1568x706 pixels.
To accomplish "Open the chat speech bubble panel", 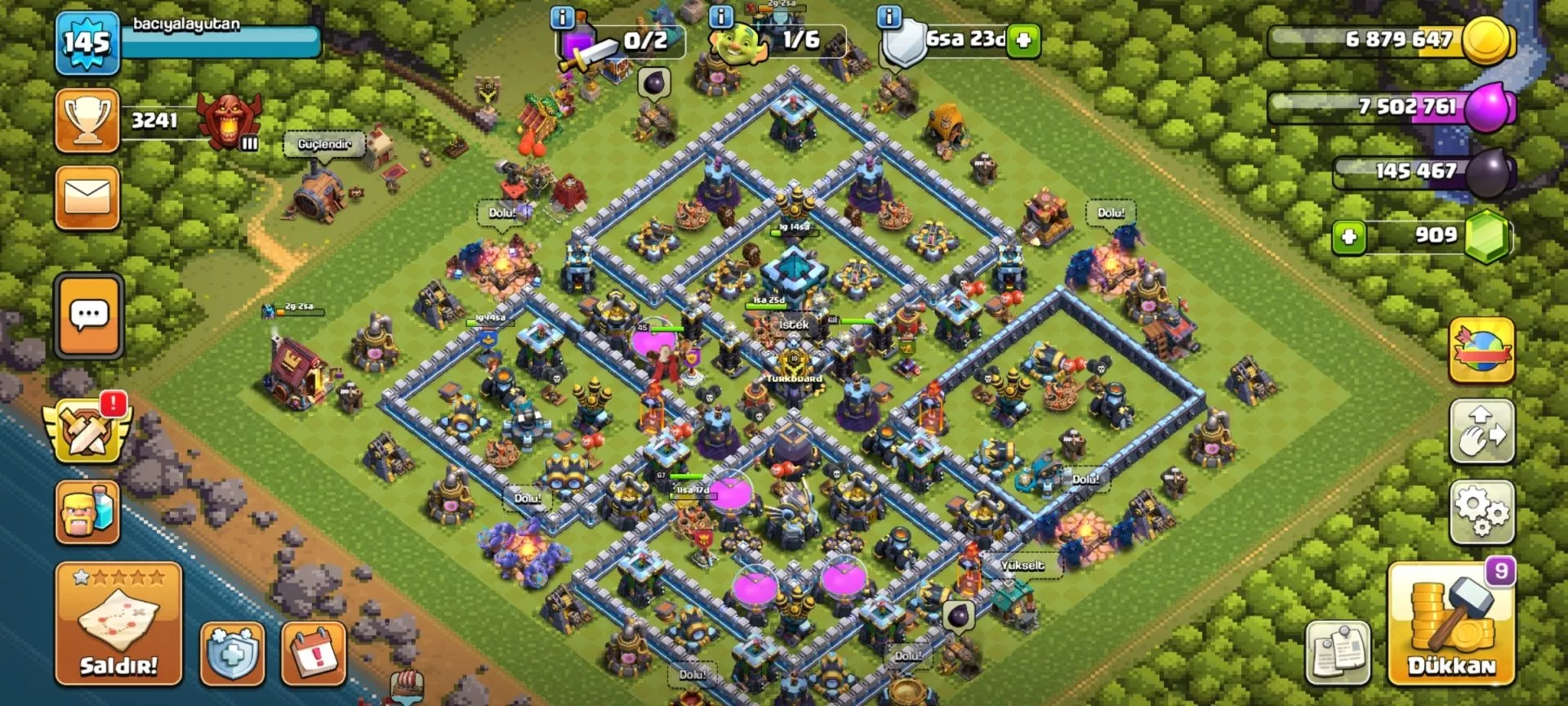I will click(x=89, y=316).
